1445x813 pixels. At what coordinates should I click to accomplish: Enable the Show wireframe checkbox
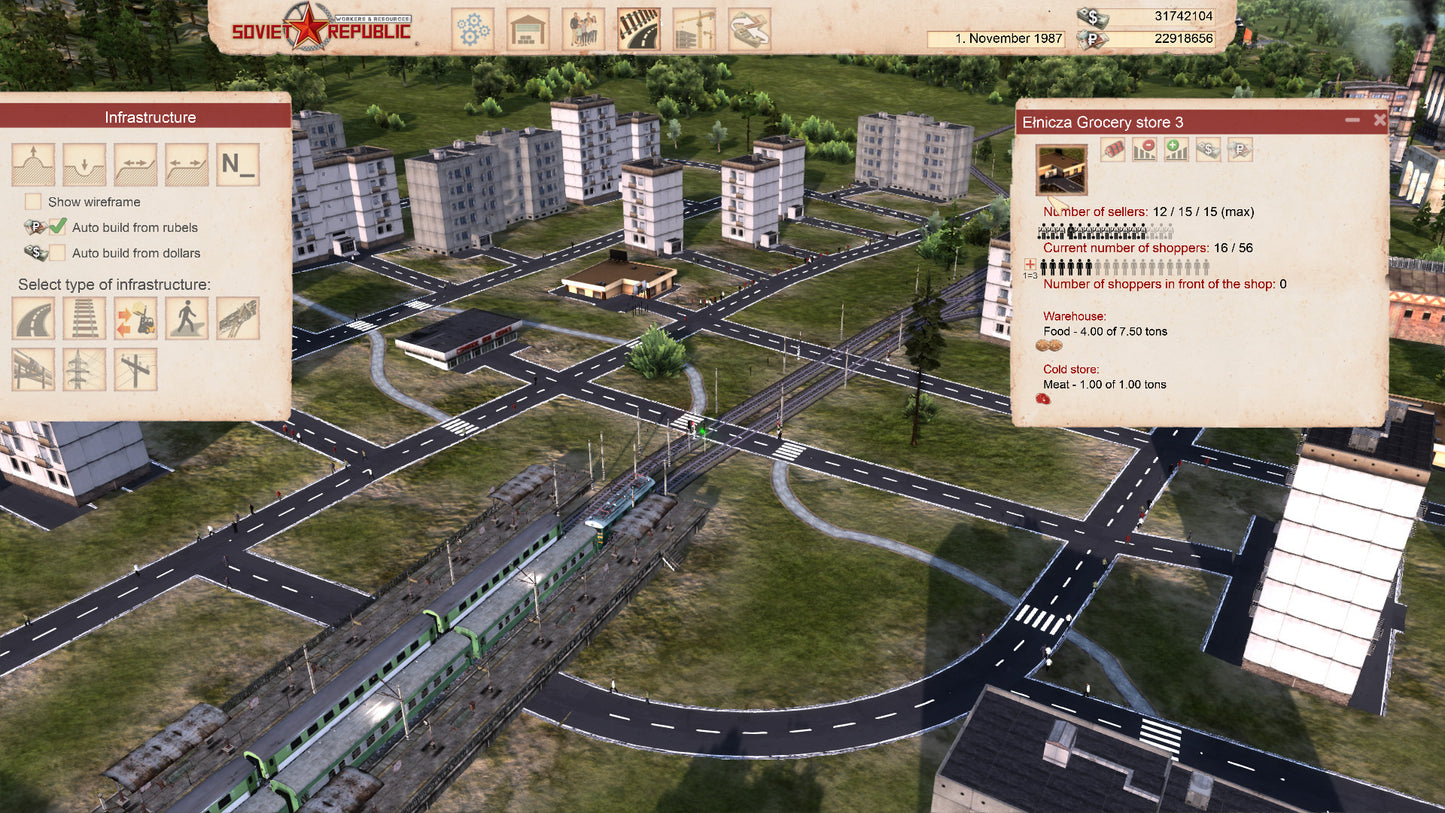click(33, 202)
